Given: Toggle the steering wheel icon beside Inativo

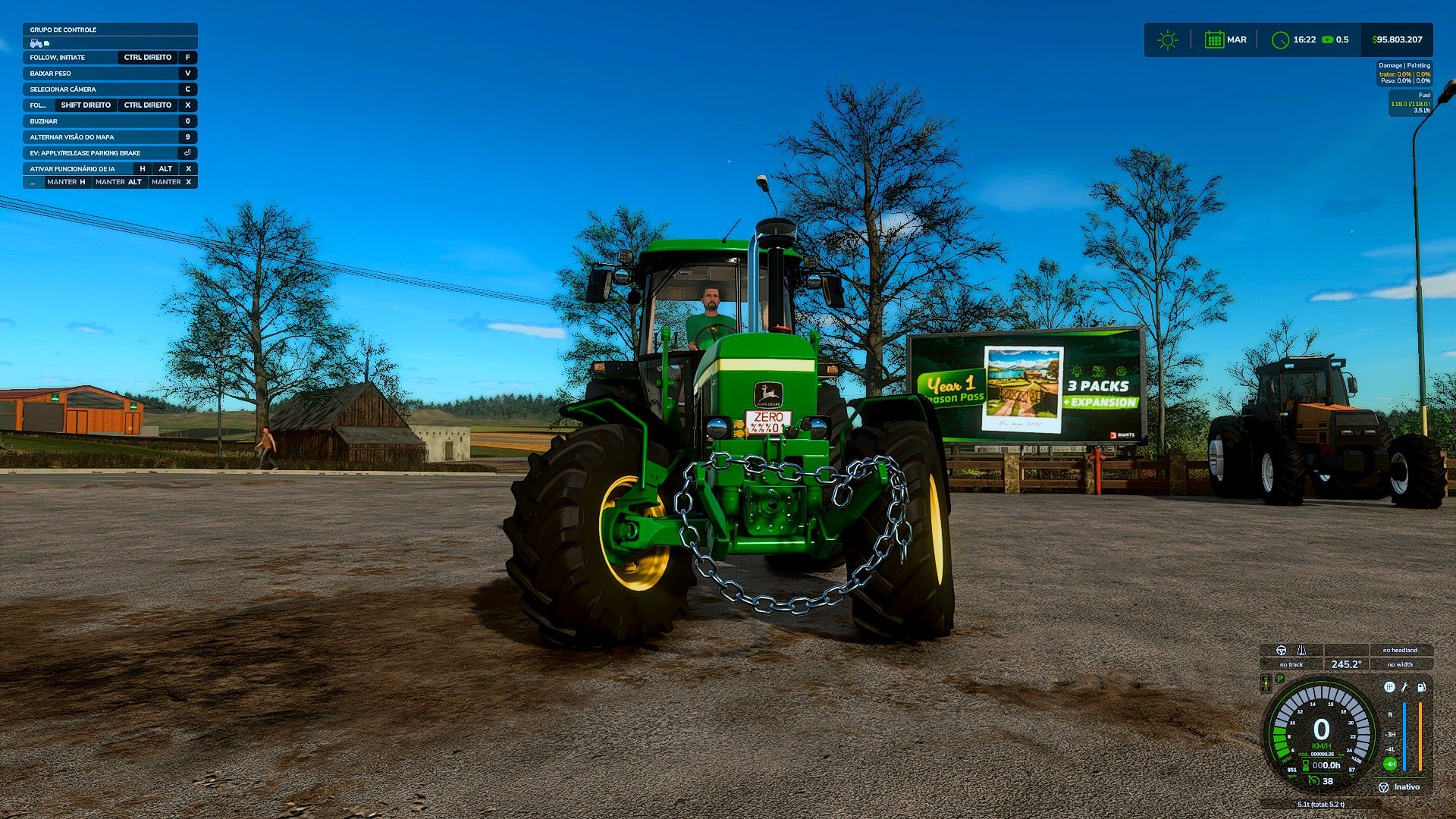Looking at the screenshot, I should tap(1383, 787).
